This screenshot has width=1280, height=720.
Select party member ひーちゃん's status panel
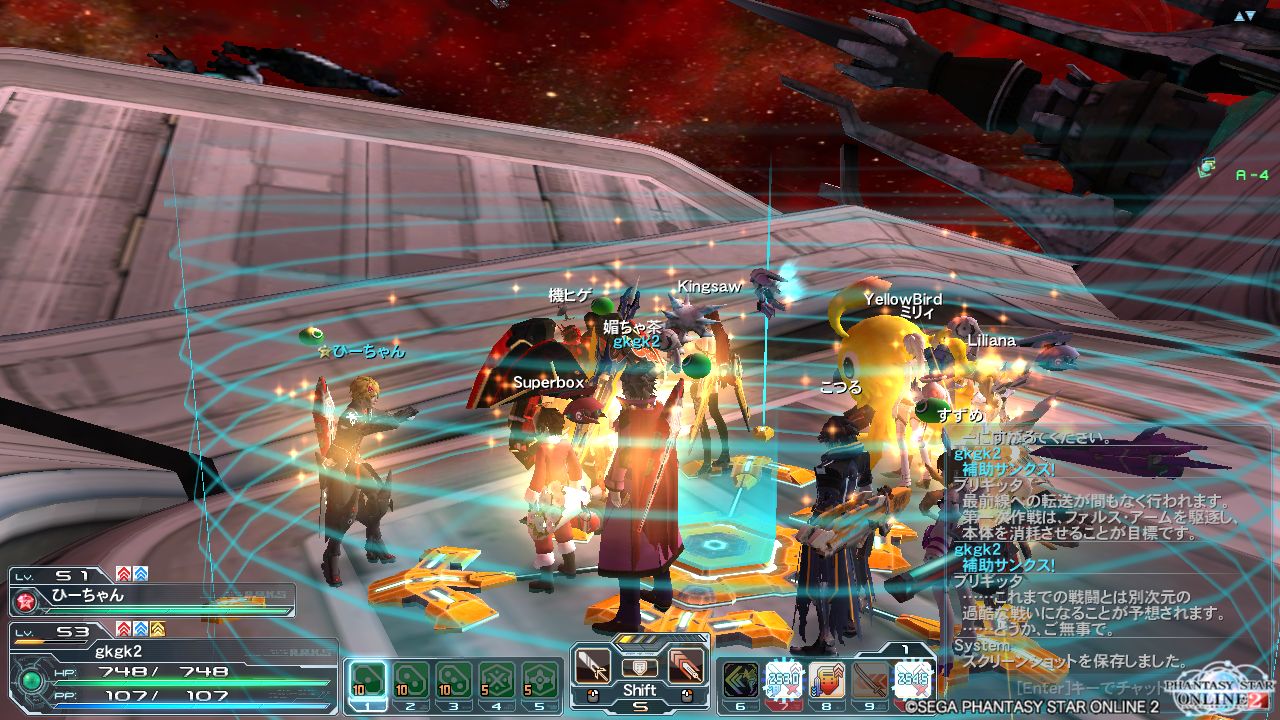click(152, 596)
